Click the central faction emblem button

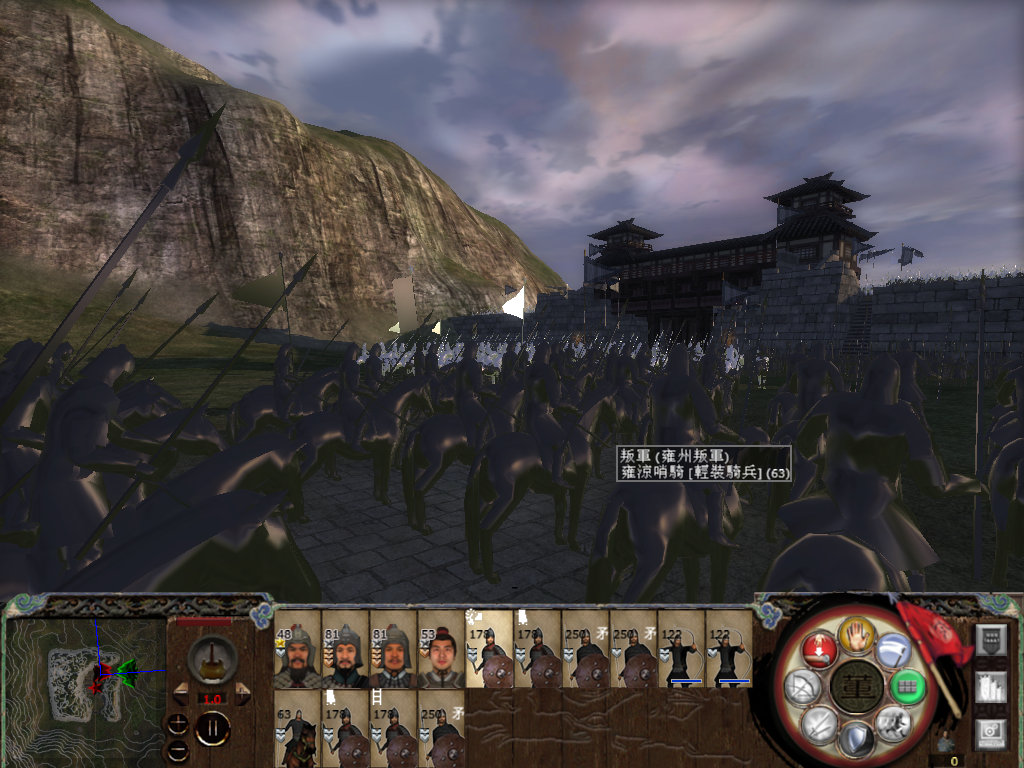(856, 686)
